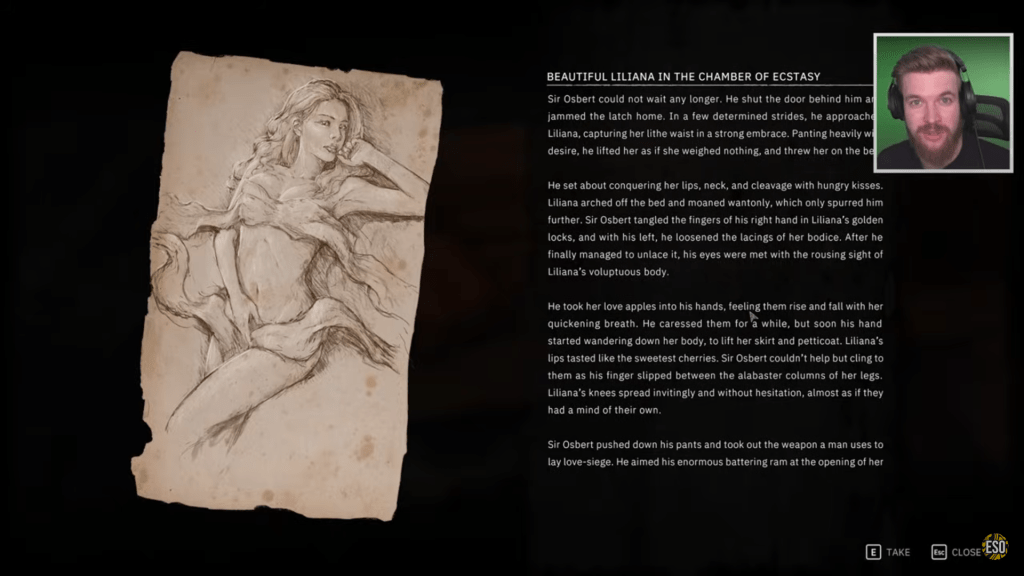Click the ESO channel logo watermark
The image size is (1024, 576).
tap(996, 547)
